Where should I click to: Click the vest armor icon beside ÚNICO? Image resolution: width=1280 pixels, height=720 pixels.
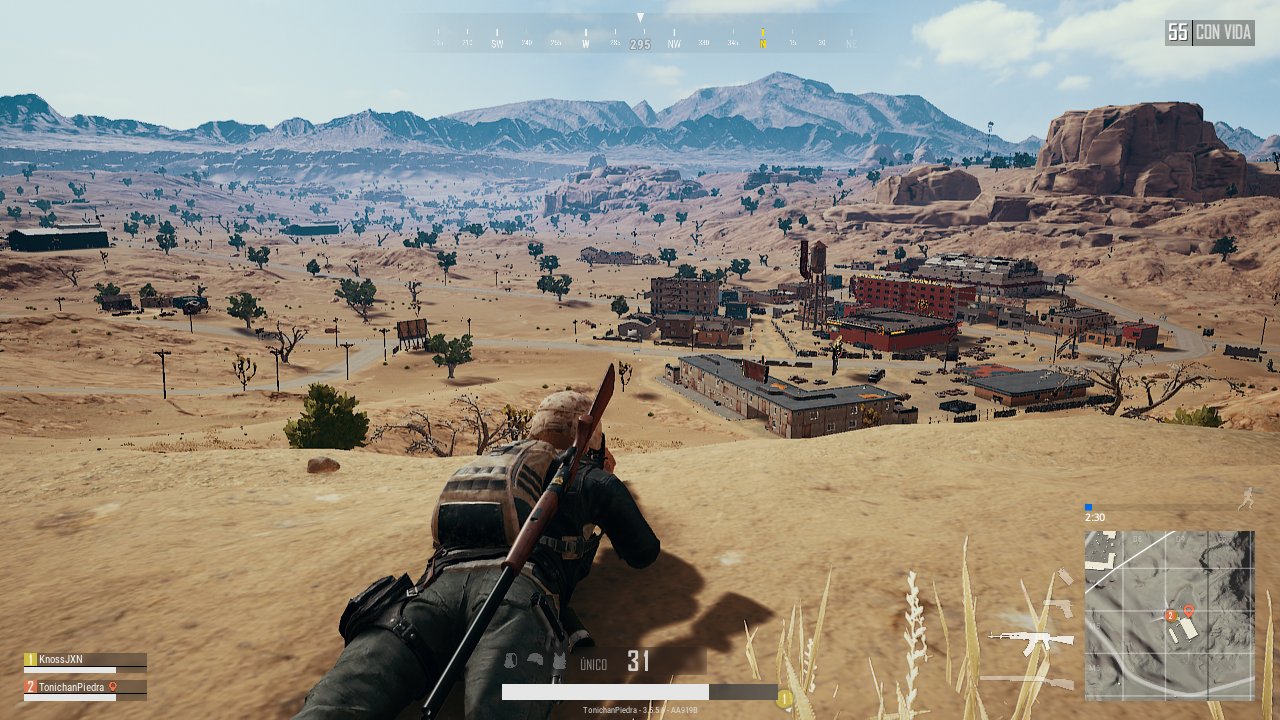tap(559, 660)
